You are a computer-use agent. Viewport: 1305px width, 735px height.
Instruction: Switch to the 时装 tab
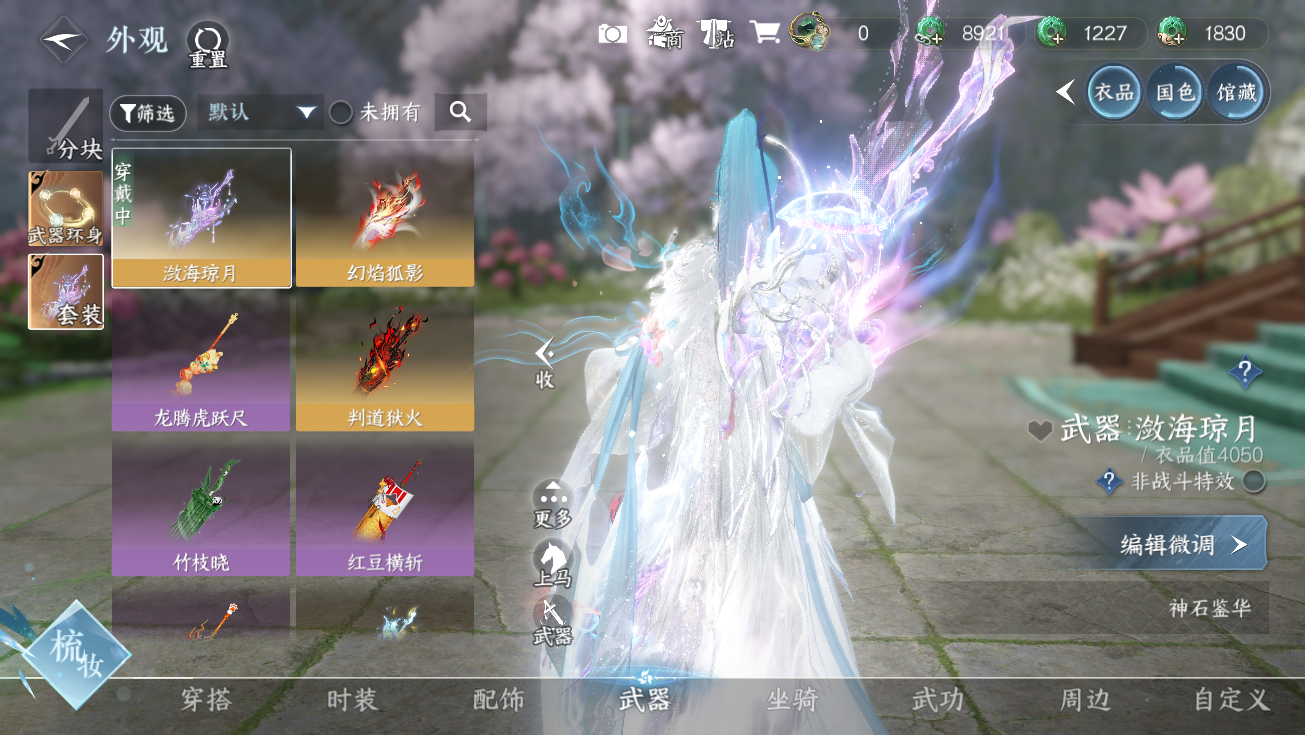coord(352,700)
